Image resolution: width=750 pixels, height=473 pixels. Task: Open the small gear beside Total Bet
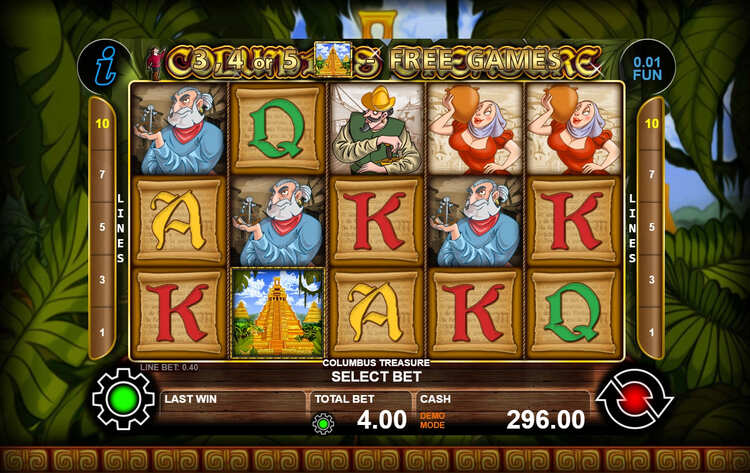pyautogui.click(x=323, y=423)
